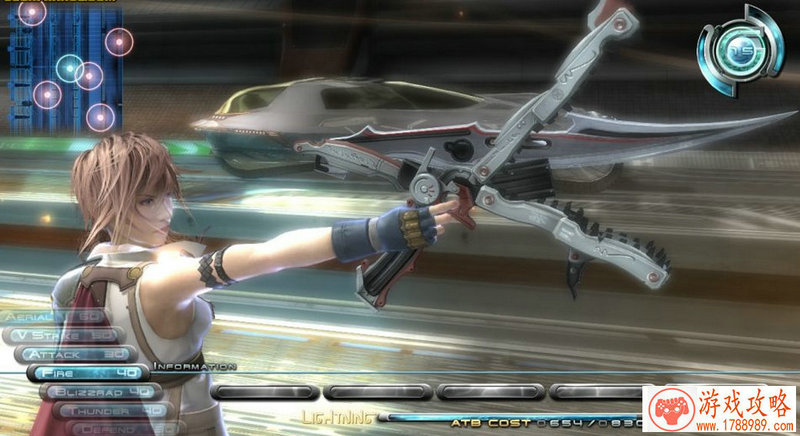Click the cyan player marker on radar
Screen dimensions: 800x436
69,68
